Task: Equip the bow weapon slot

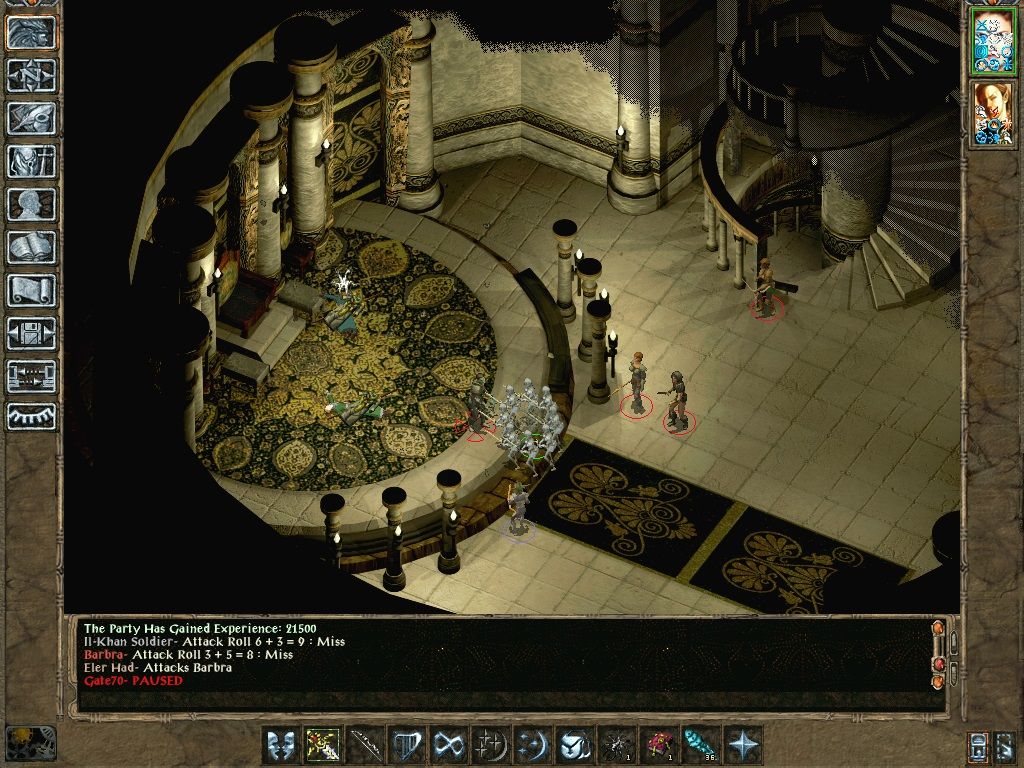Action: [x=365, y=745]
